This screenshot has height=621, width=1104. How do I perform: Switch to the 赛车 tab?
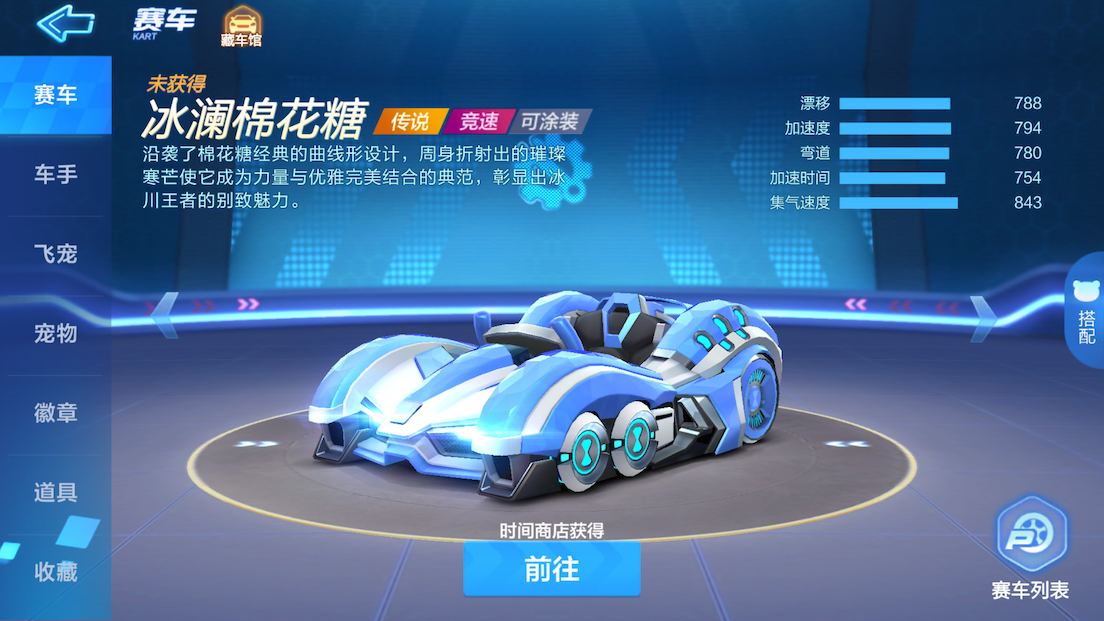click(x=55, y=96)
